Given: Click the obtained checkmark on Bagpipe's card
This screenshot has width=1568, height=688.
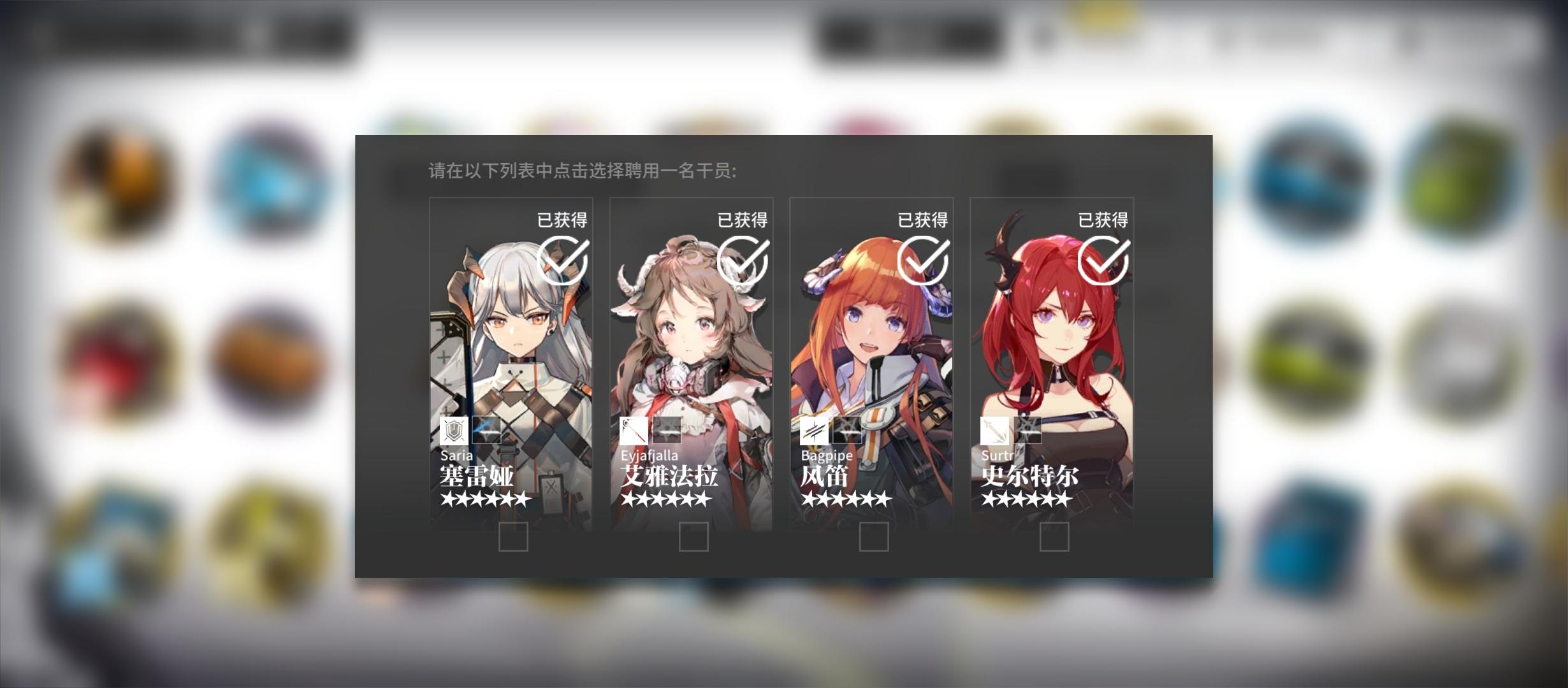Looking at the screenshot, I should tap(922, 260).
